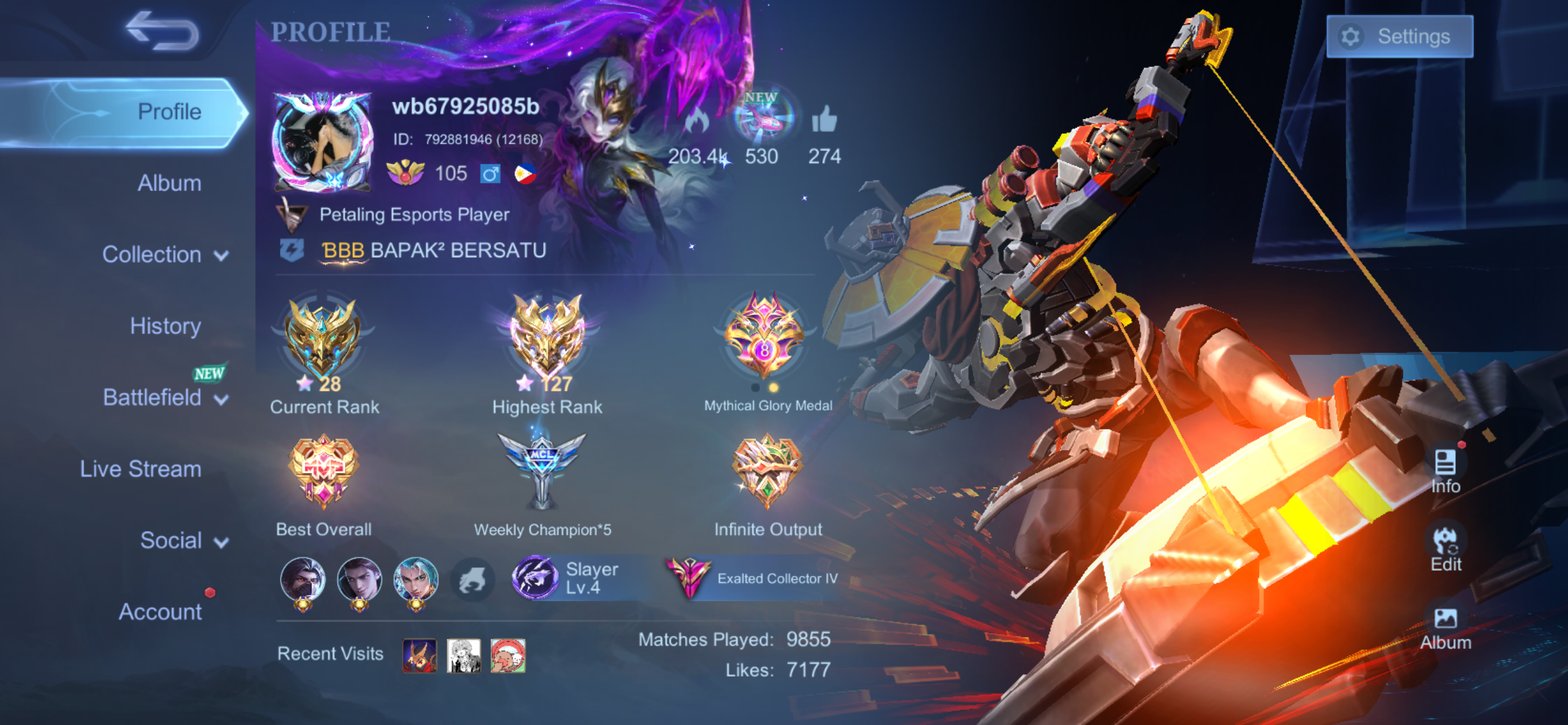View the Exalted Collector IV title

coord(752,578)
